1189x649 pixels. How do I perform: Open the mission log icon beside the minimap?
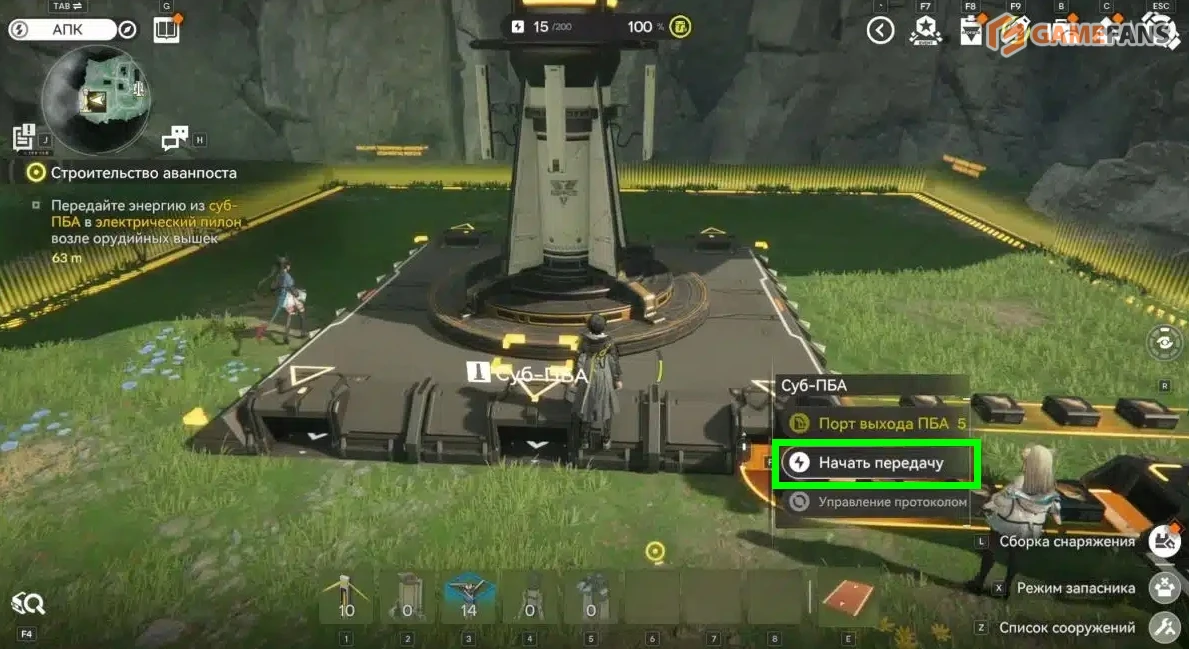point(24,137)
